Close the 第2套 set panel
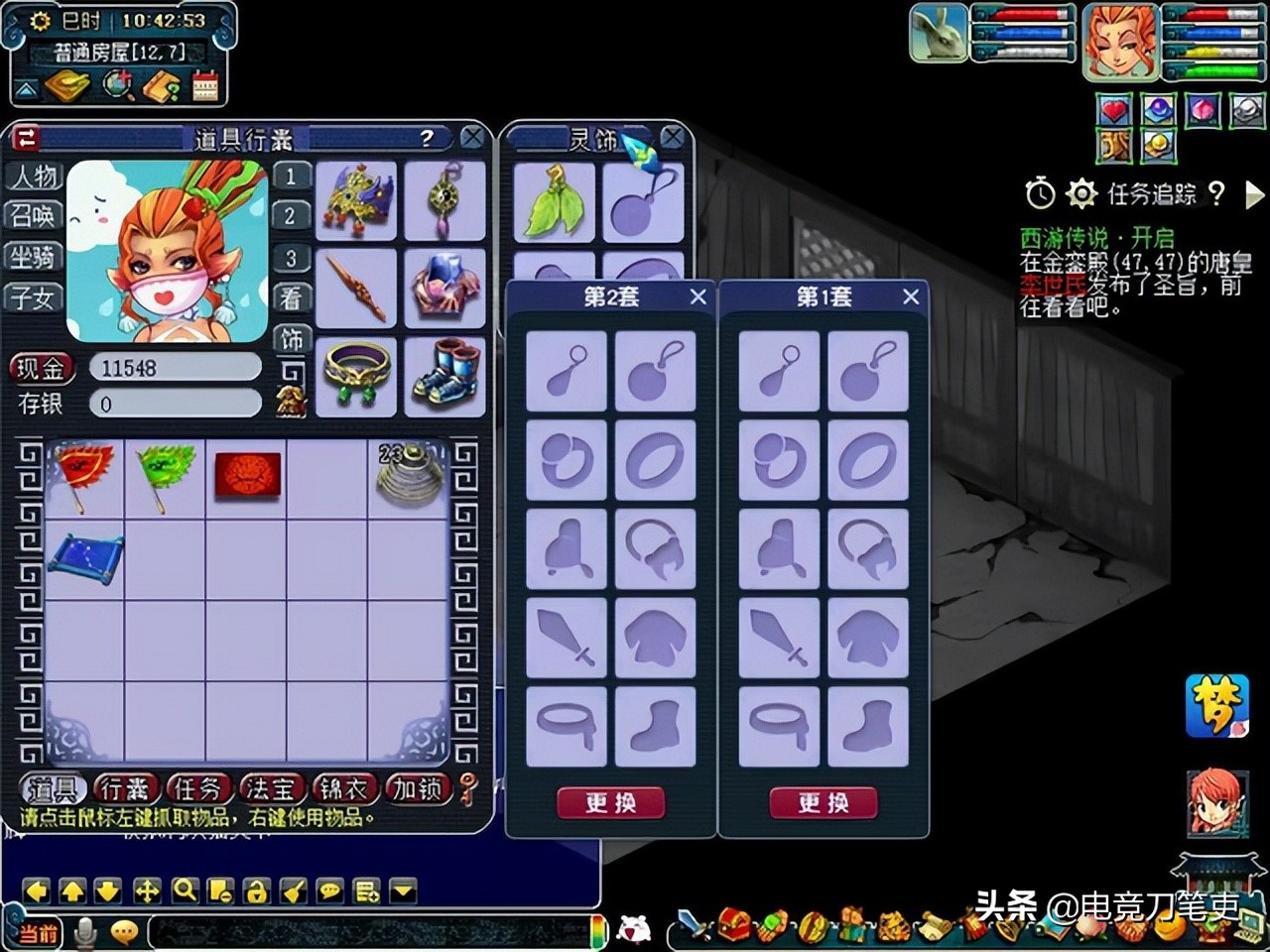The width and height of the screenshot is (1270, 952). pyautogui.click(x=698, y=297)
